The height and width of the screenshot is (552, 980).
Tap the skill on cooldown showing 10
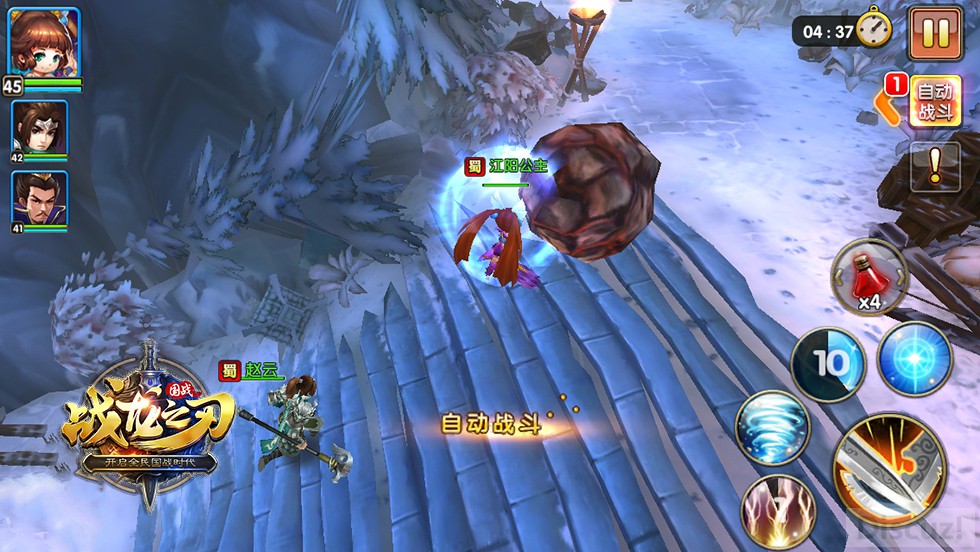(x=828, y=364)
